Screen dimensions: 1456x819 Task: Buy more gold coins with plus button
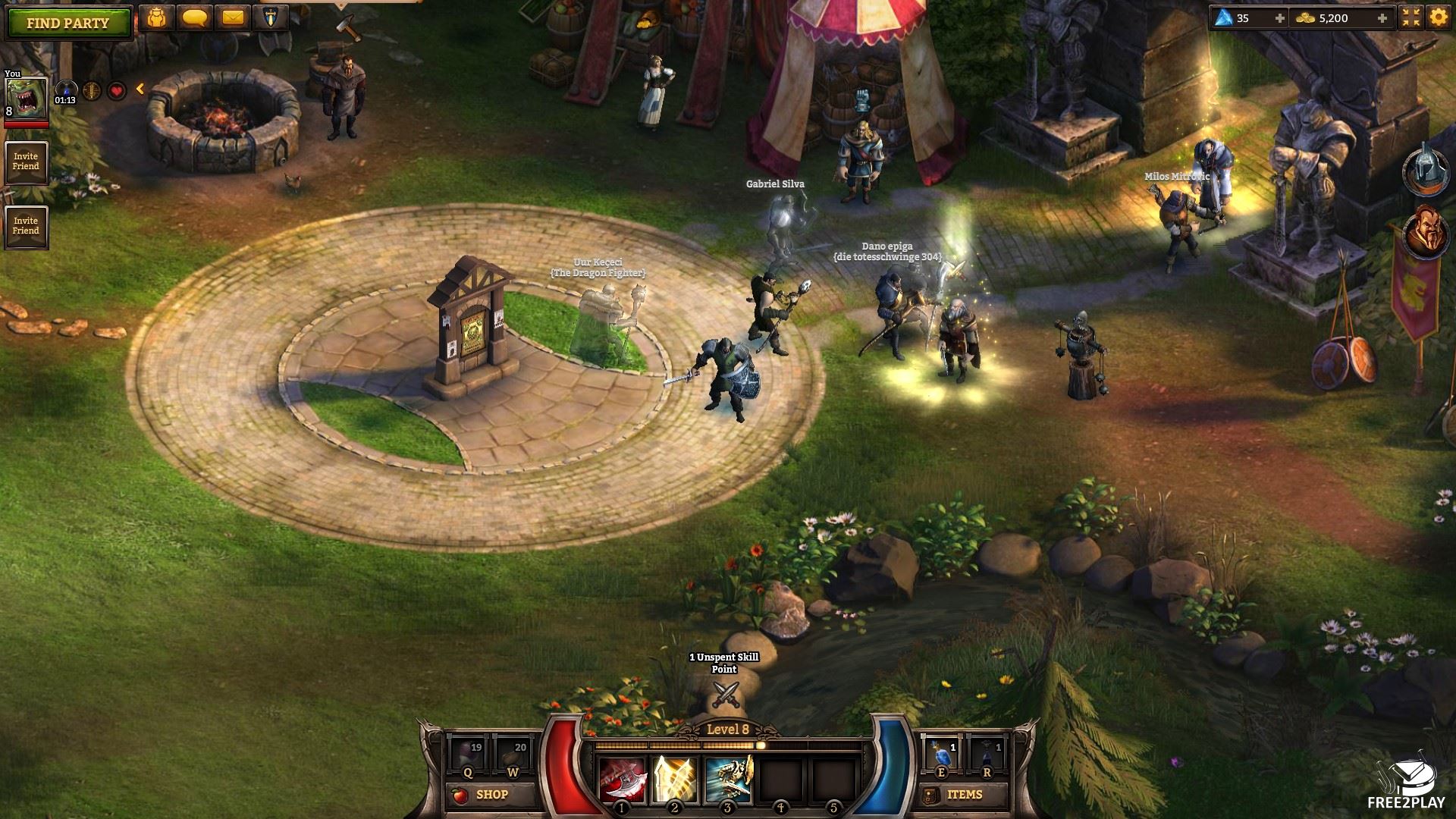pyautogui.click(x=1382, y=18)
